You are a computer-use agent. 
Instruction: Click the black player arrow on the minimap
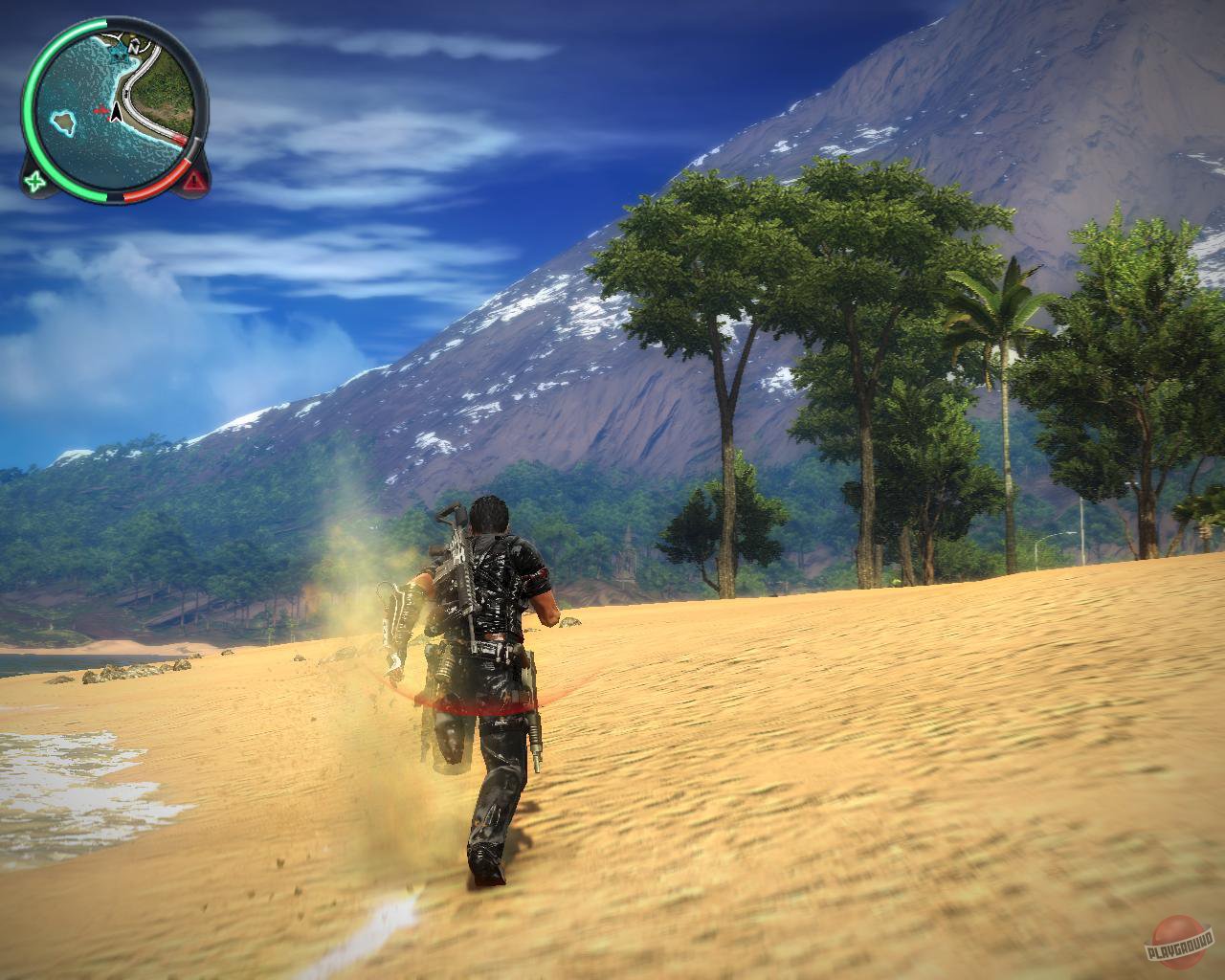pos(117,113)
